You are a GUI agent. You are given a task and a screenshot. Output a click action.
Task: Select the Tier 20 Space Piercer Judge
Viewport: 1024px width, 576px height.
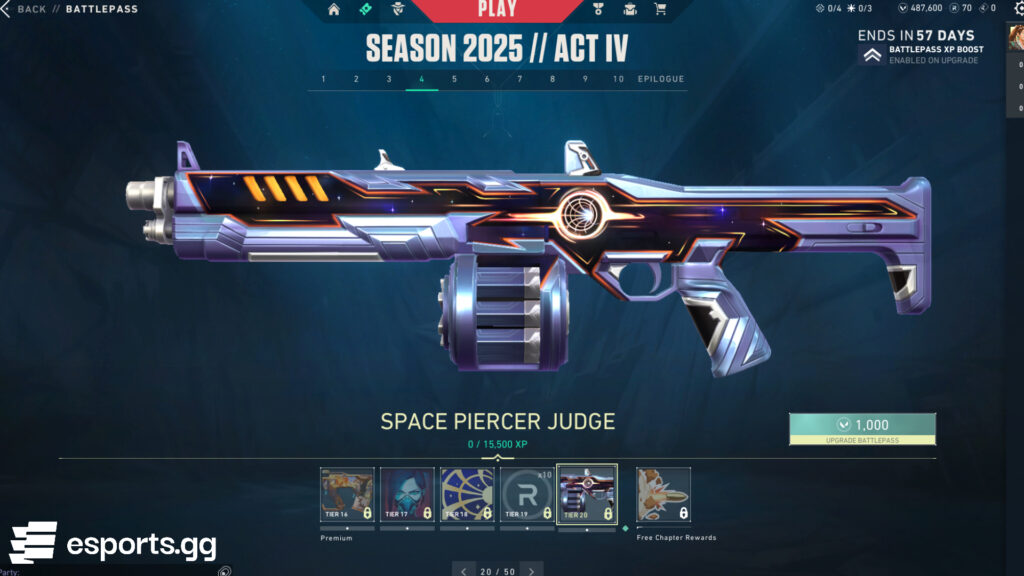[587, 494]
